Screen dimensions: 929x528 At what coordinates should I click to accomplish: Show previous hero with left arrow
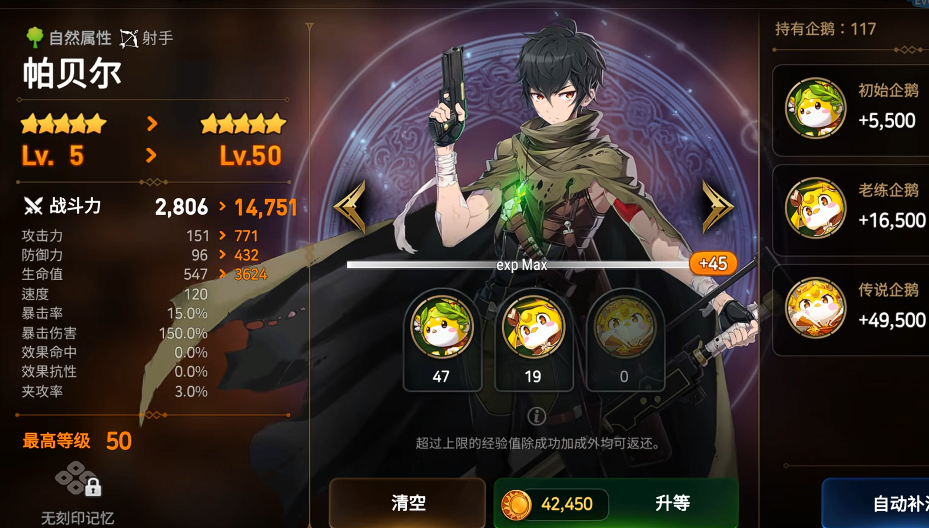(349, 207)
